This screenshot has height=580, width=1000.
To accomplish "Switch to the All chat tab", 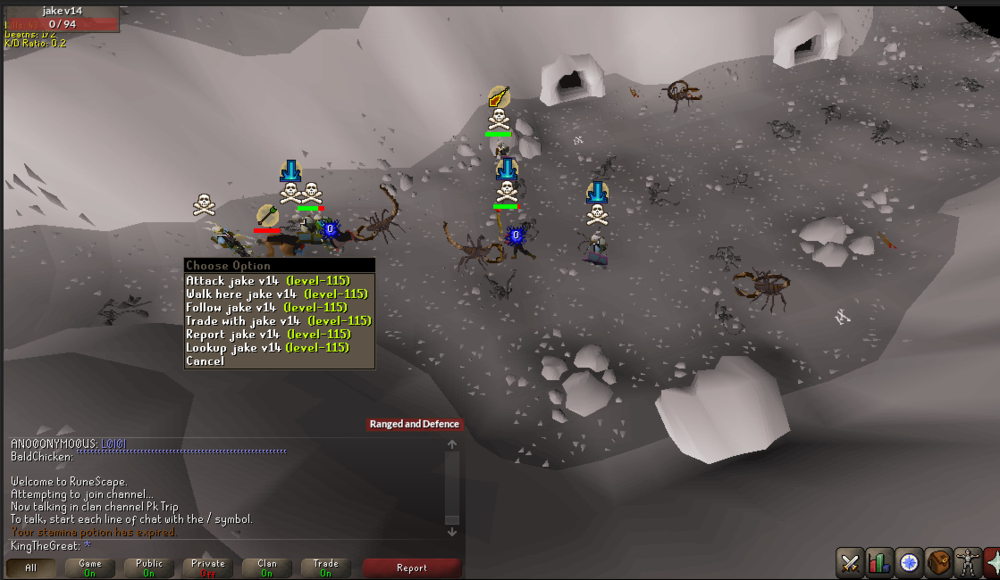I will (x=31, y=568).
